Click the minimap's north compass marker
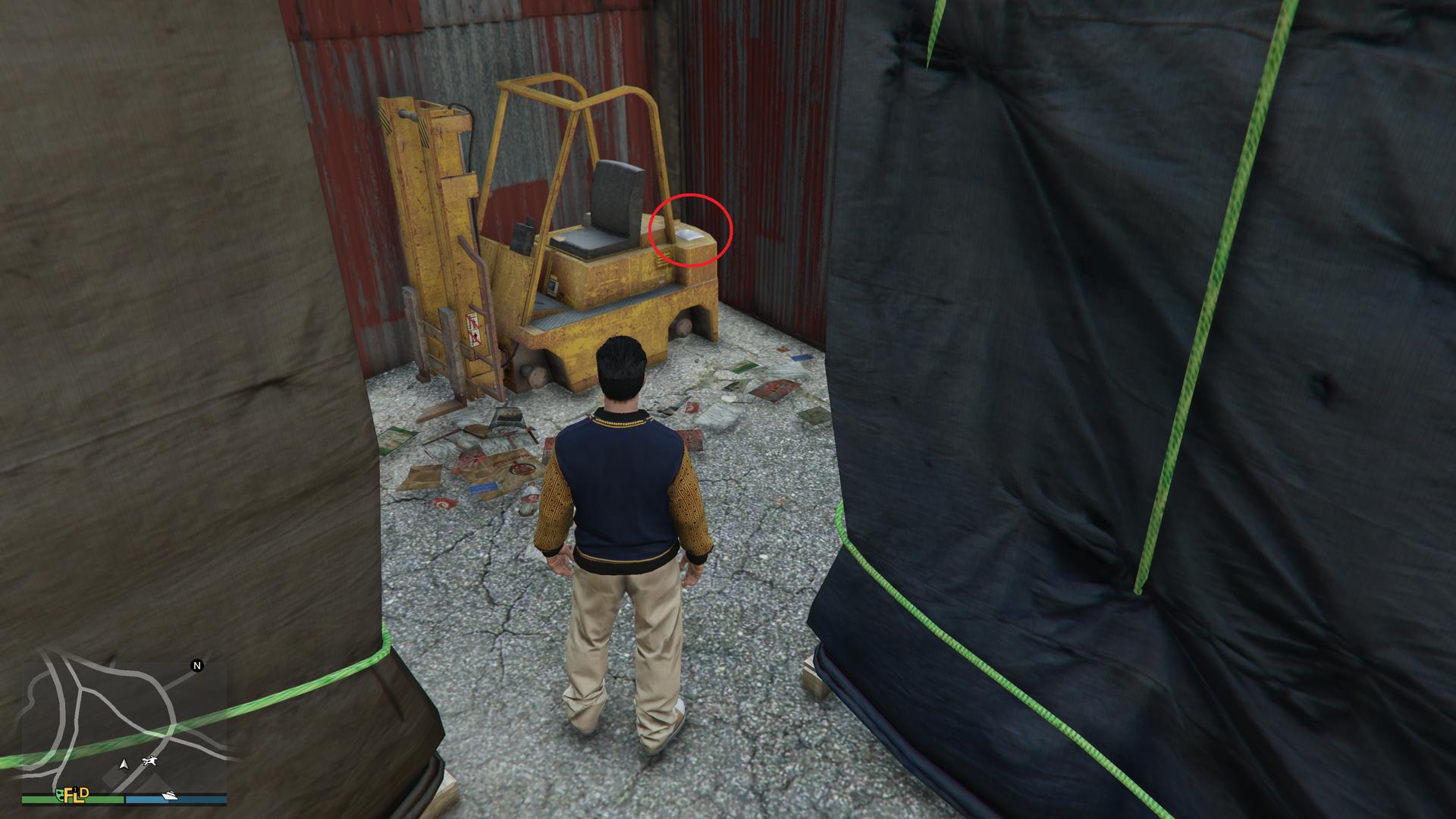 tap(197, 666)
